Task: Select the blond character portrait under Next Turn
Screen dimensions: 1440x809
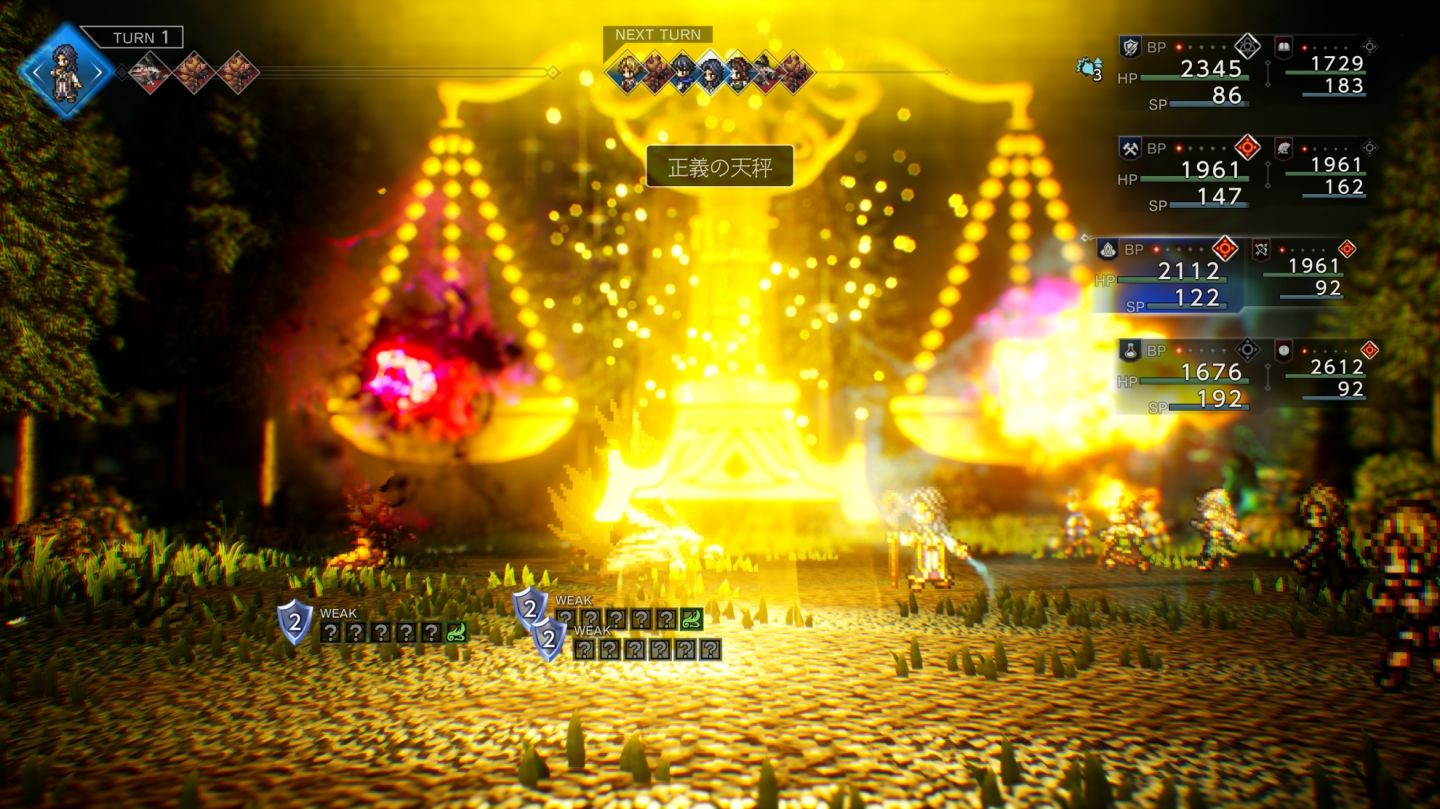Action: tap(627, 72)
